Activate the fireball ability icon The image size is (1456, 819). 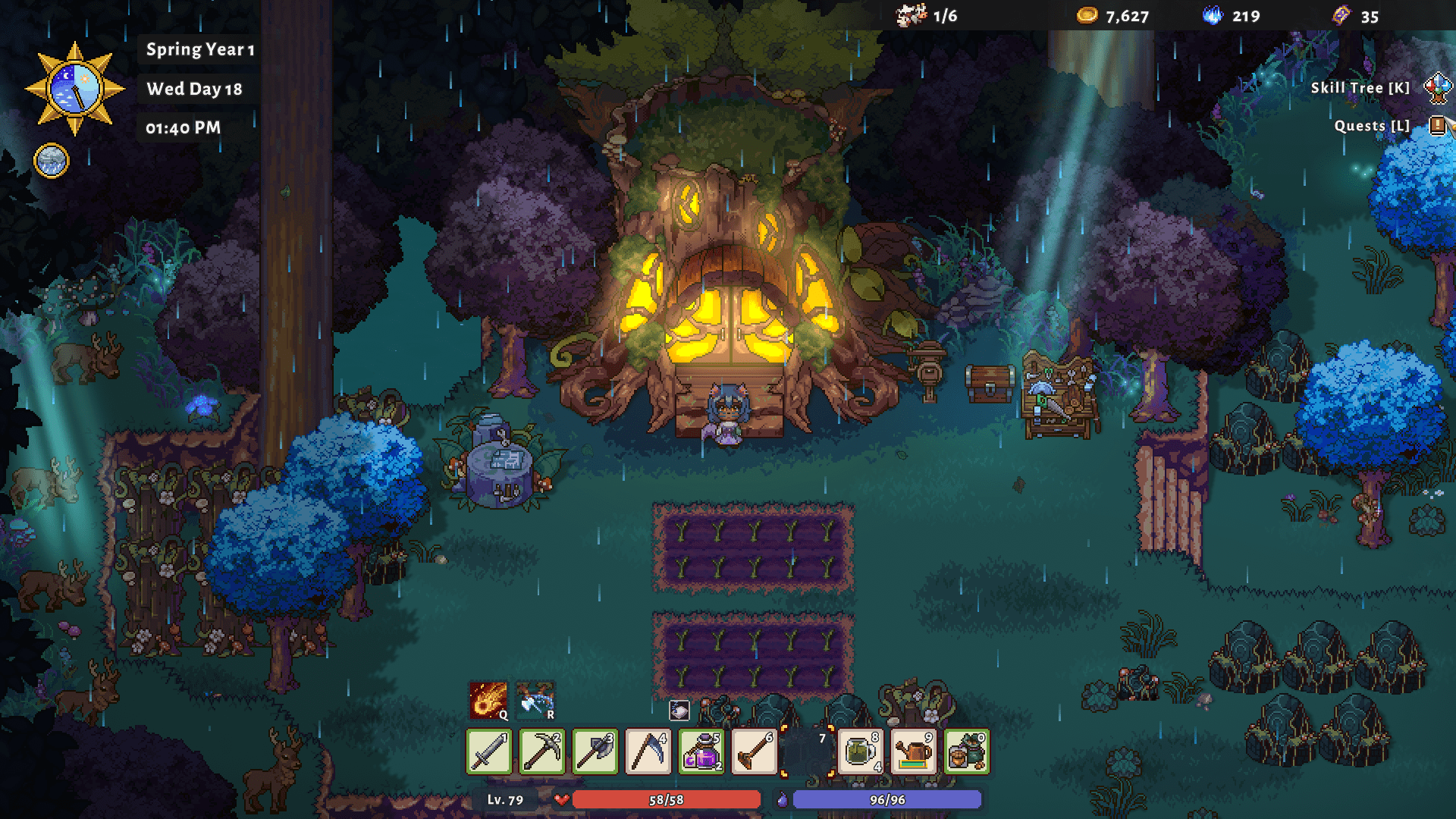[488, 700]
